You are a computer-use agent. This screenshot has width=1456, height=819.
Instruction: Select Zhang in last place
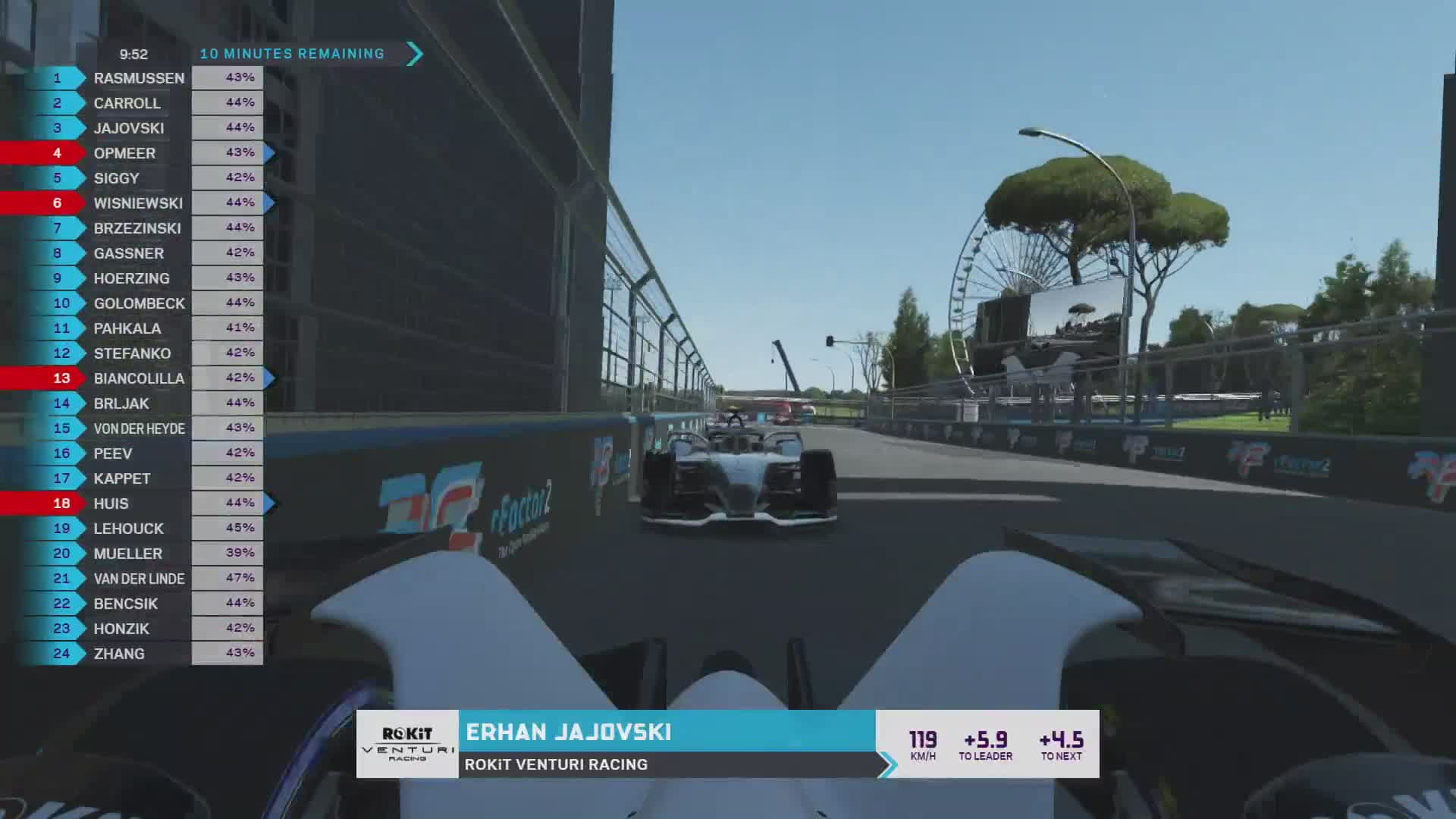point(119,654)
